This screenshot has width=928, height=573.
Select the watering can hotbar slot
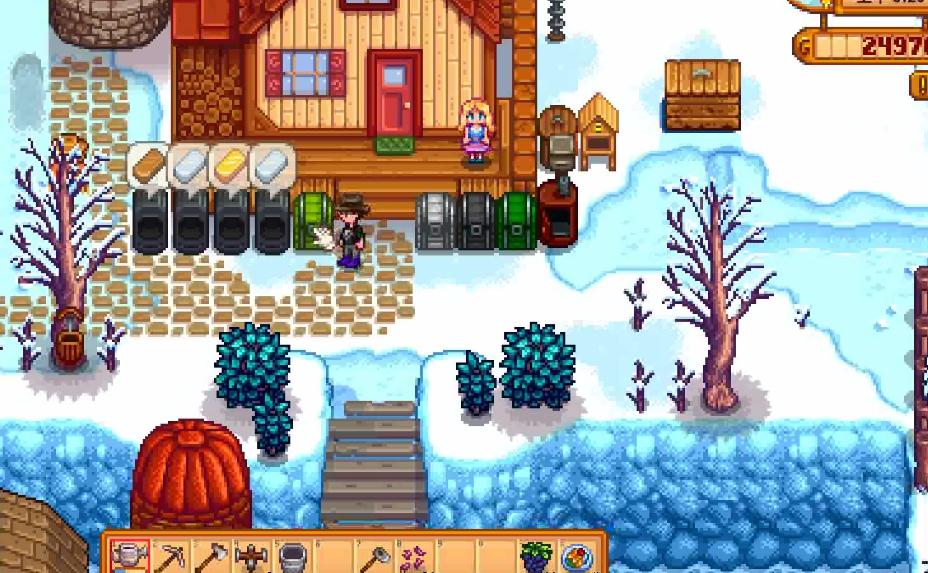[130, 557]
